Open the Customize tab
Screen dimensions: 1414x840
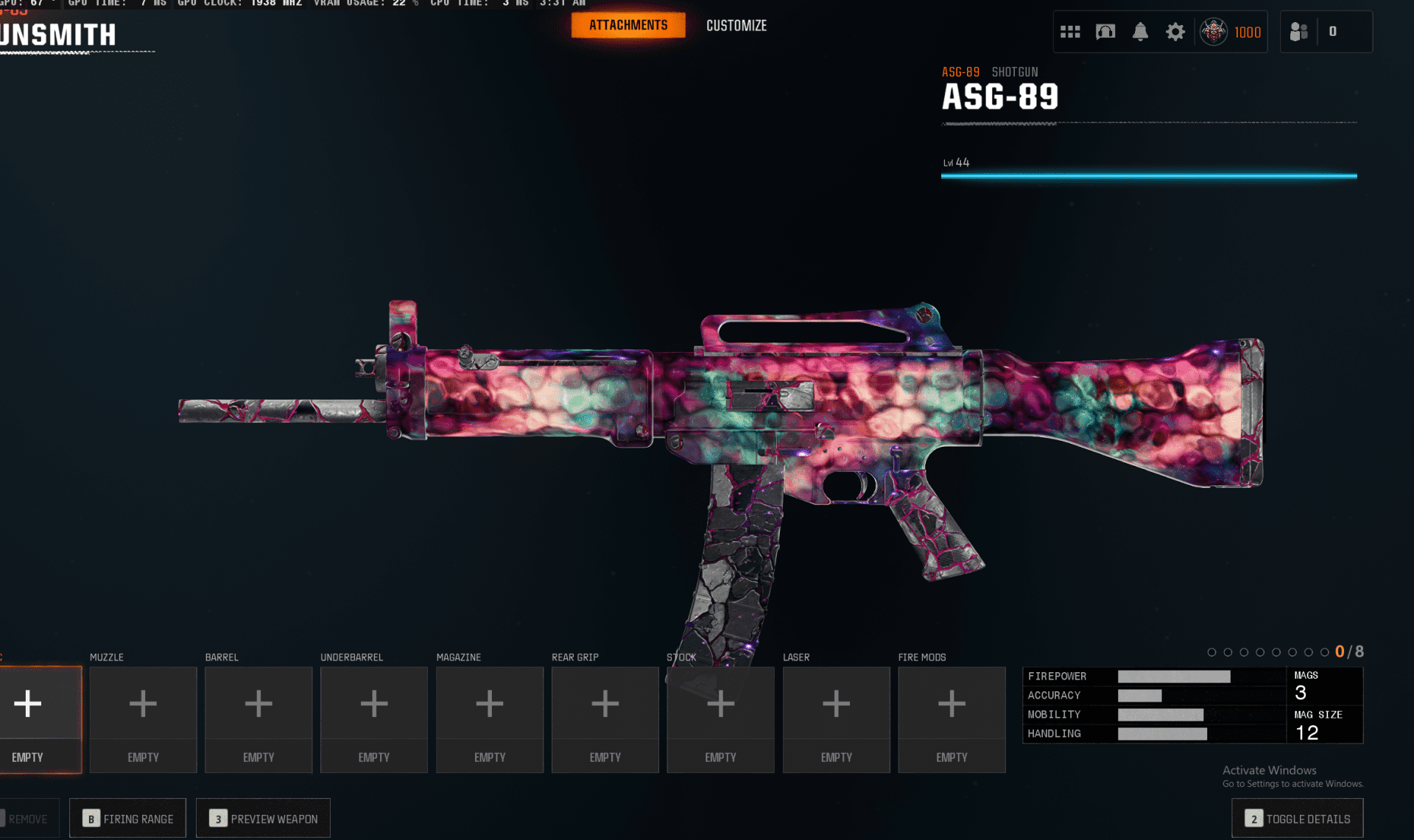736,26
